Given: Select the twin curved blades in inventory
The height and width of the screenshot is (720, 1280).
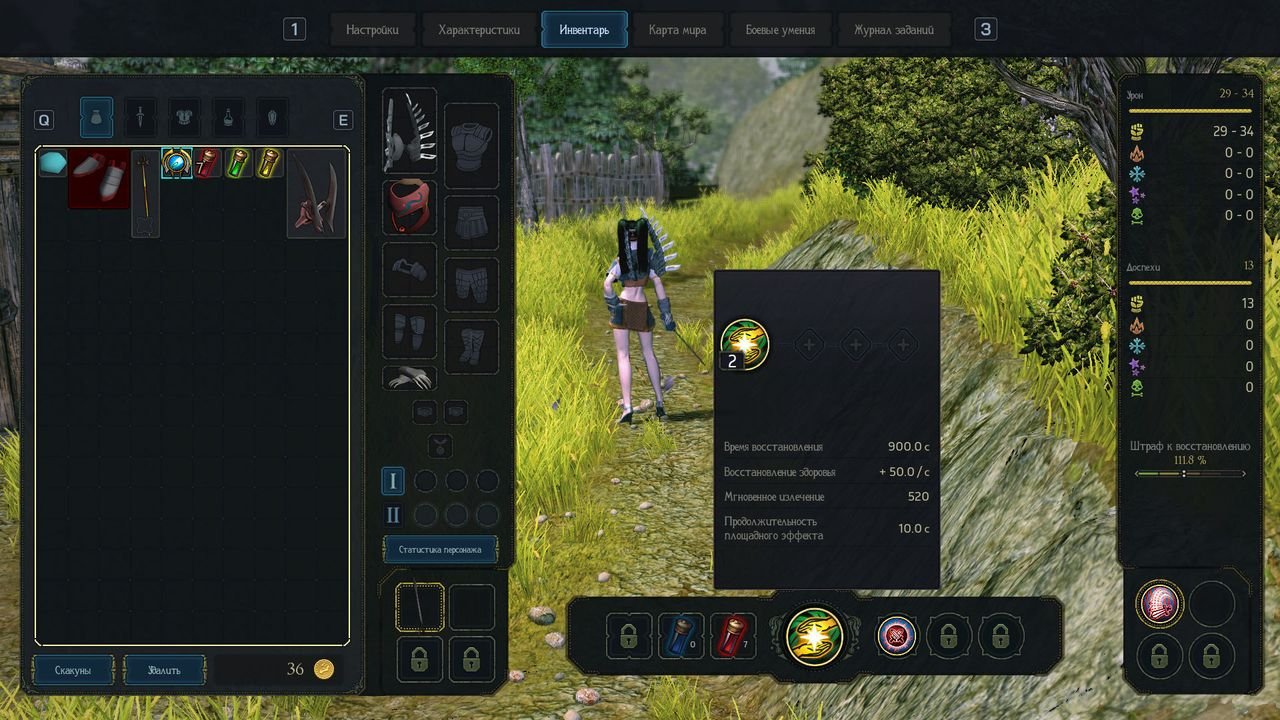Looking at the screenshot, I should 317,193.
